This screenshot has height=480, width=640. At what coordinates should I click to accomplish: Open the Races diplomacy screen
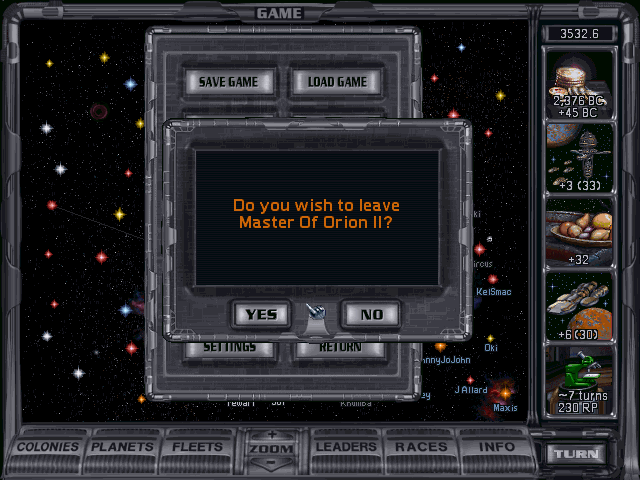(x=421, y=447)
